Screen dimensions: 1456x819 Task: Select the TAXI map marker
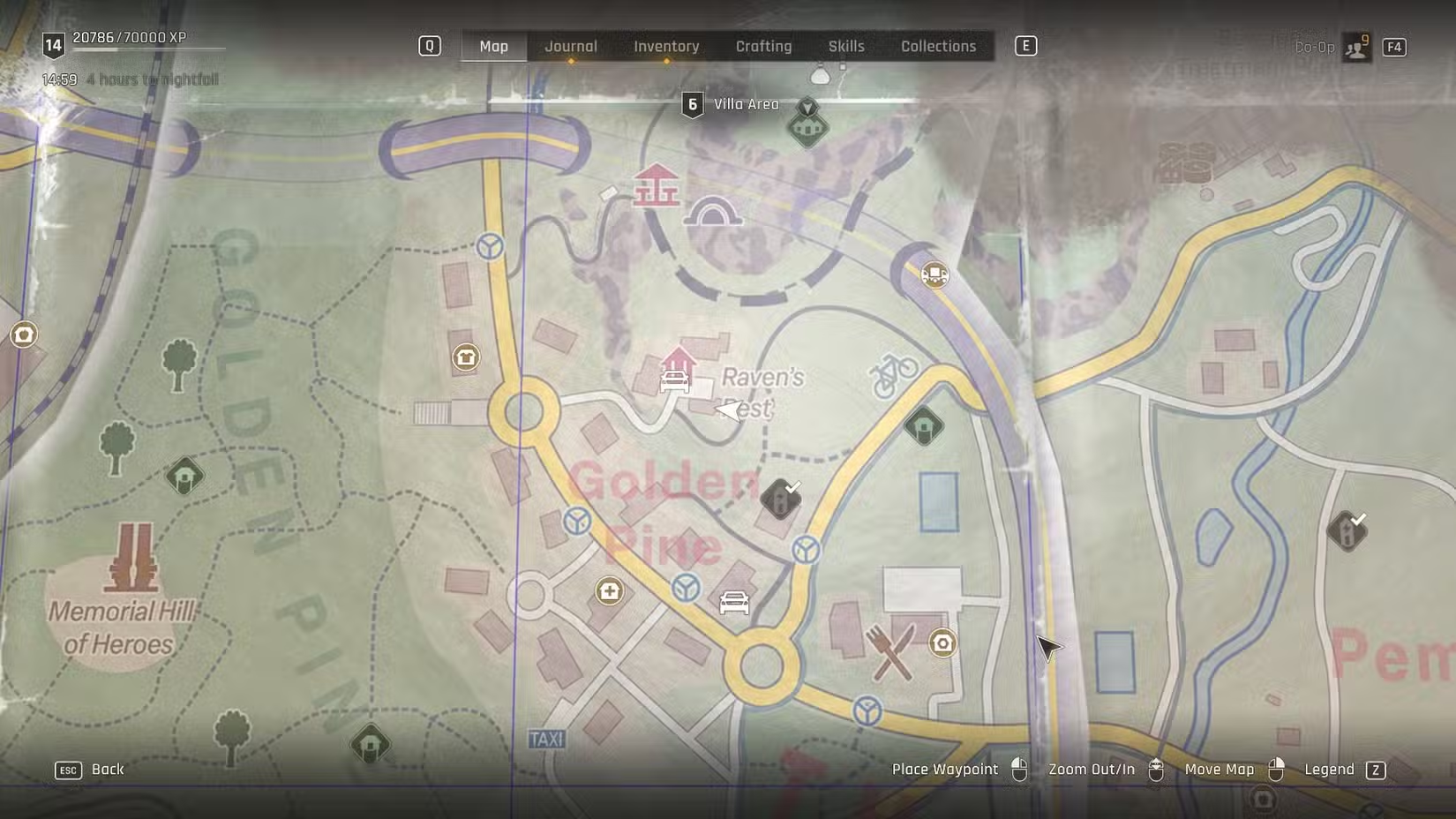click(x=546, y=739)
